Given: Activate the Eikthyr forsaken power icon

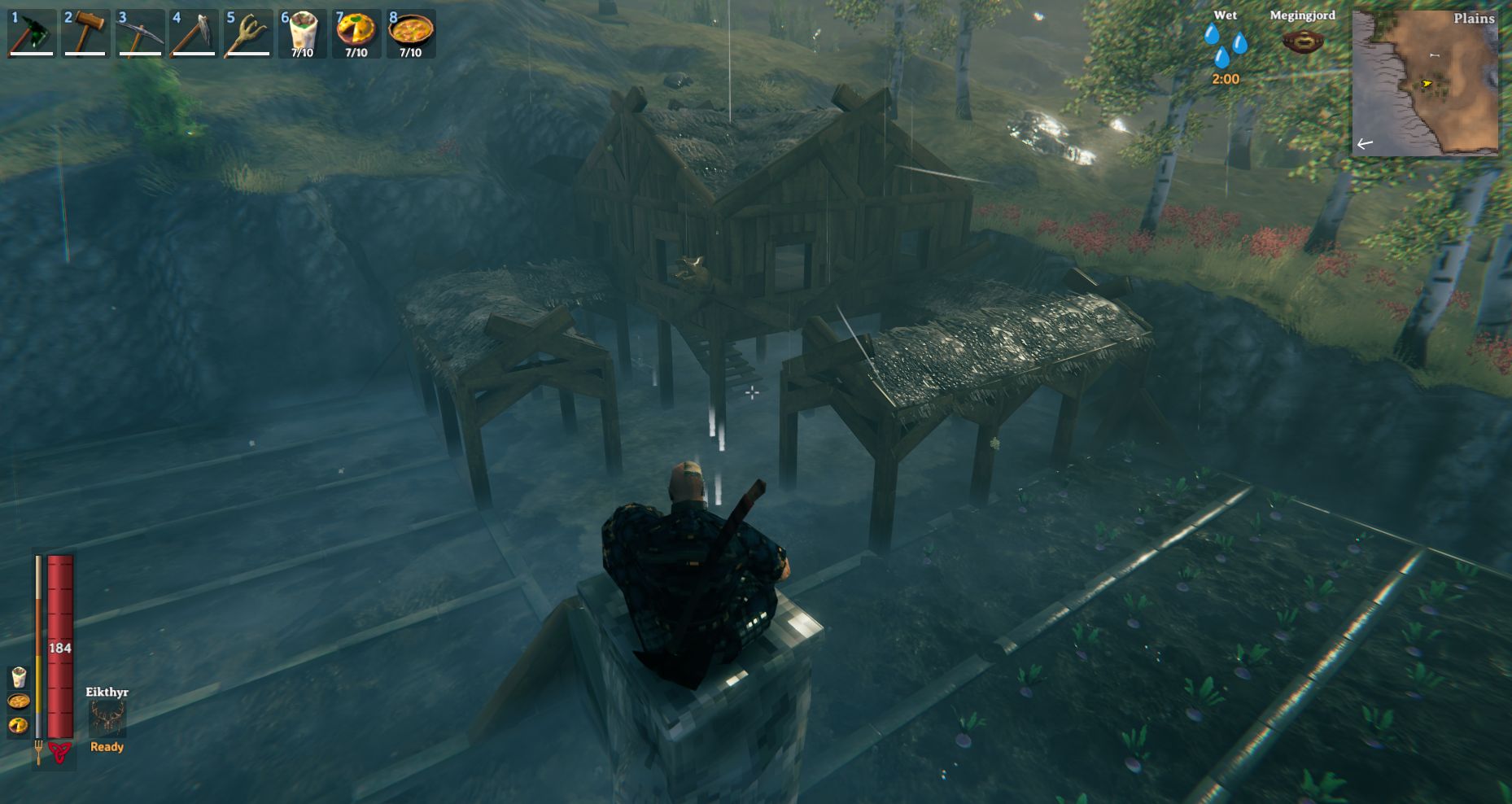Looking at the screenshot, I should (107, 719).
